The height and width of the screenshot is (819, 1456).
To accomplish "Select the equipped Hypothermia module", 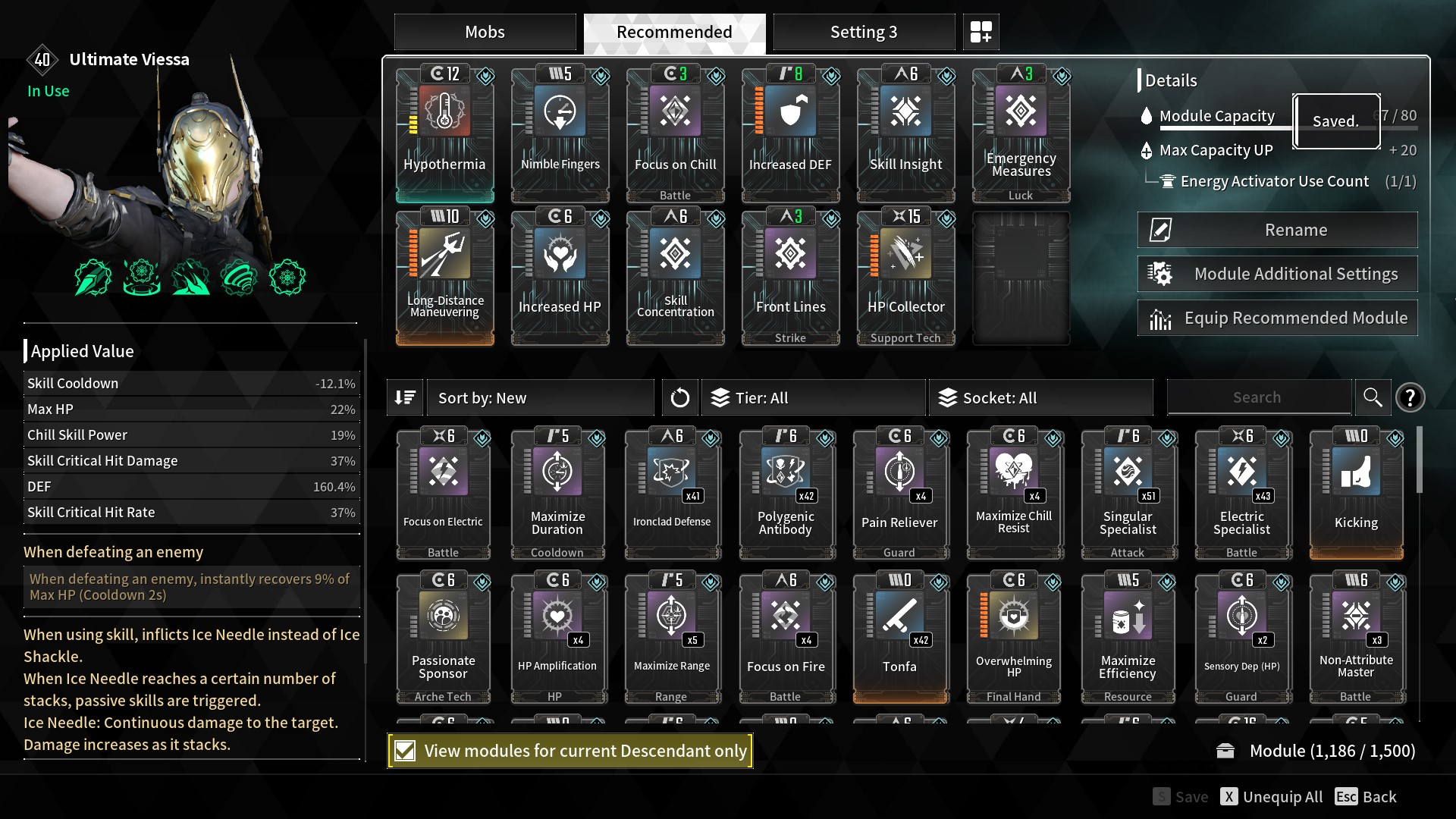I will point(445,133).
